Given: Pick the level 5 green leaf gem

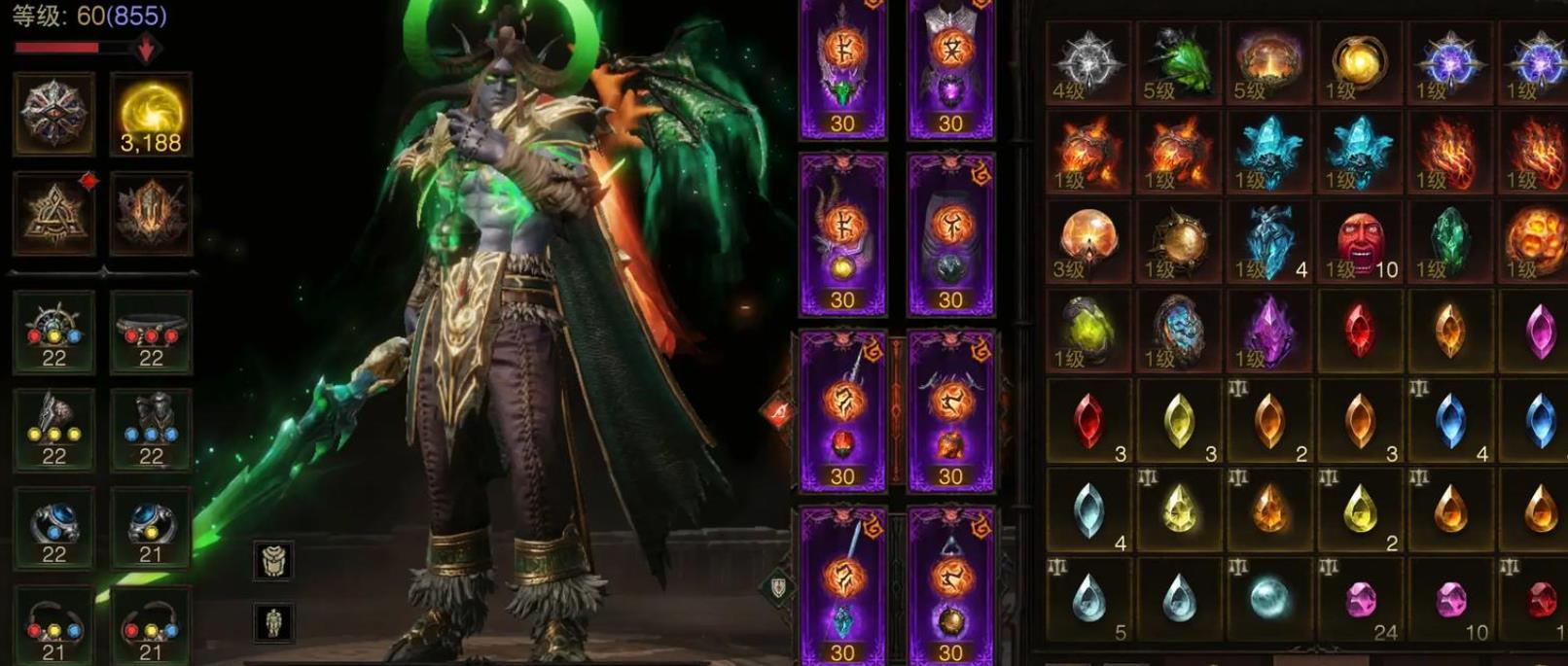Looking at the screenshot, I should click(x=1178, y=62).
